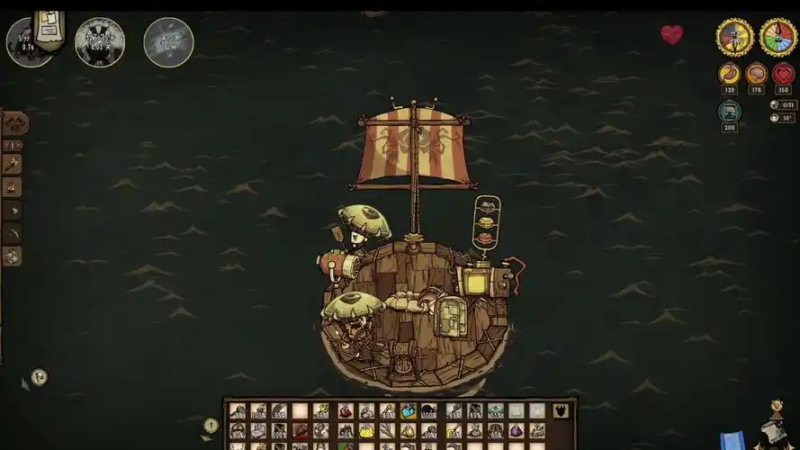
Task: Open the map using the blue scroll icon
Action: tap(733, 439)
